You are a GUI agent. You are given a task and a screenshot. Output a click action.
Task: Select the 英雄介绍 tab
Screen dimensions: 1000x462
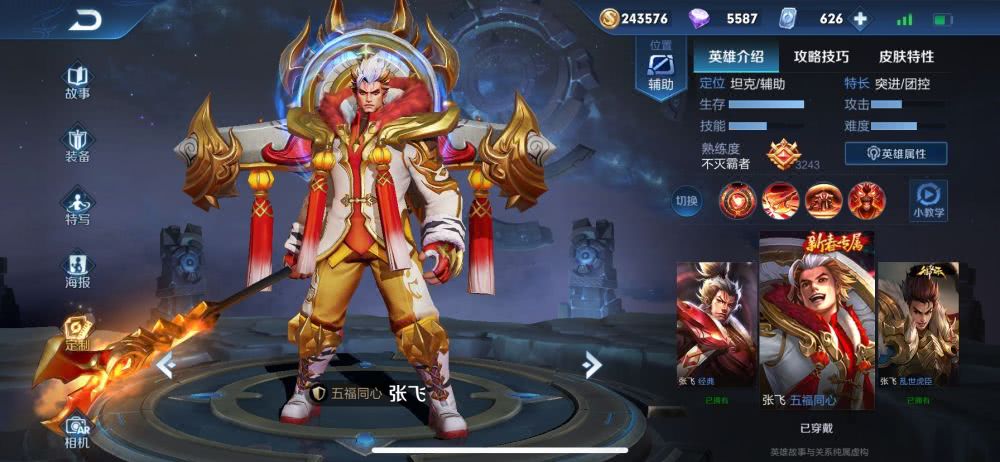coord(736,56)
